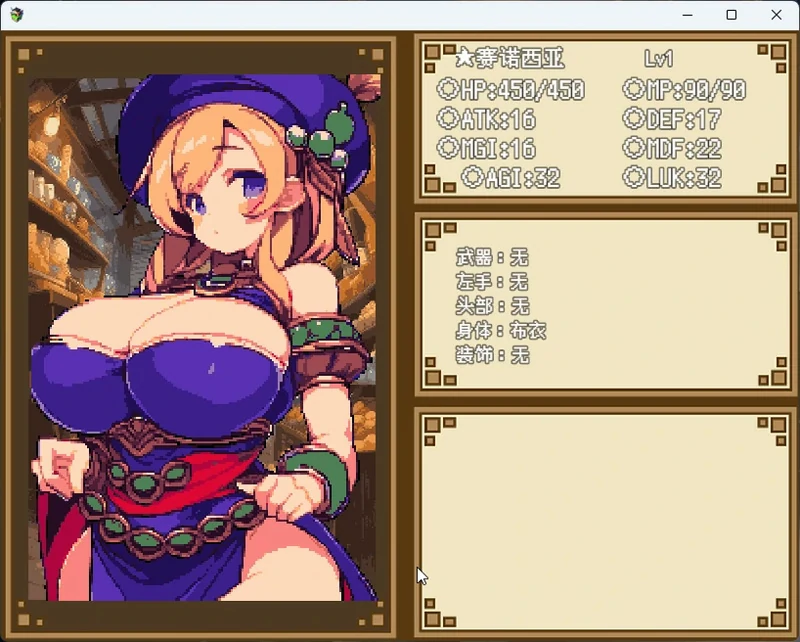Choose the 左手 (left hand) equipment row
This screenshot has width=800, height=642.
click(x=491, y=282)
